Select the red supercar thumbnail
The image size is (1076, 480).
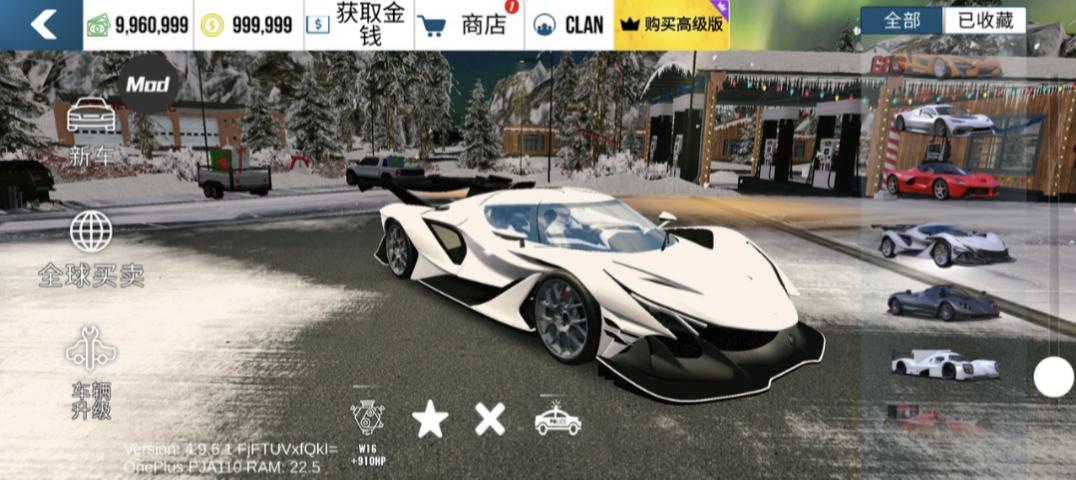tap(942, 182)
